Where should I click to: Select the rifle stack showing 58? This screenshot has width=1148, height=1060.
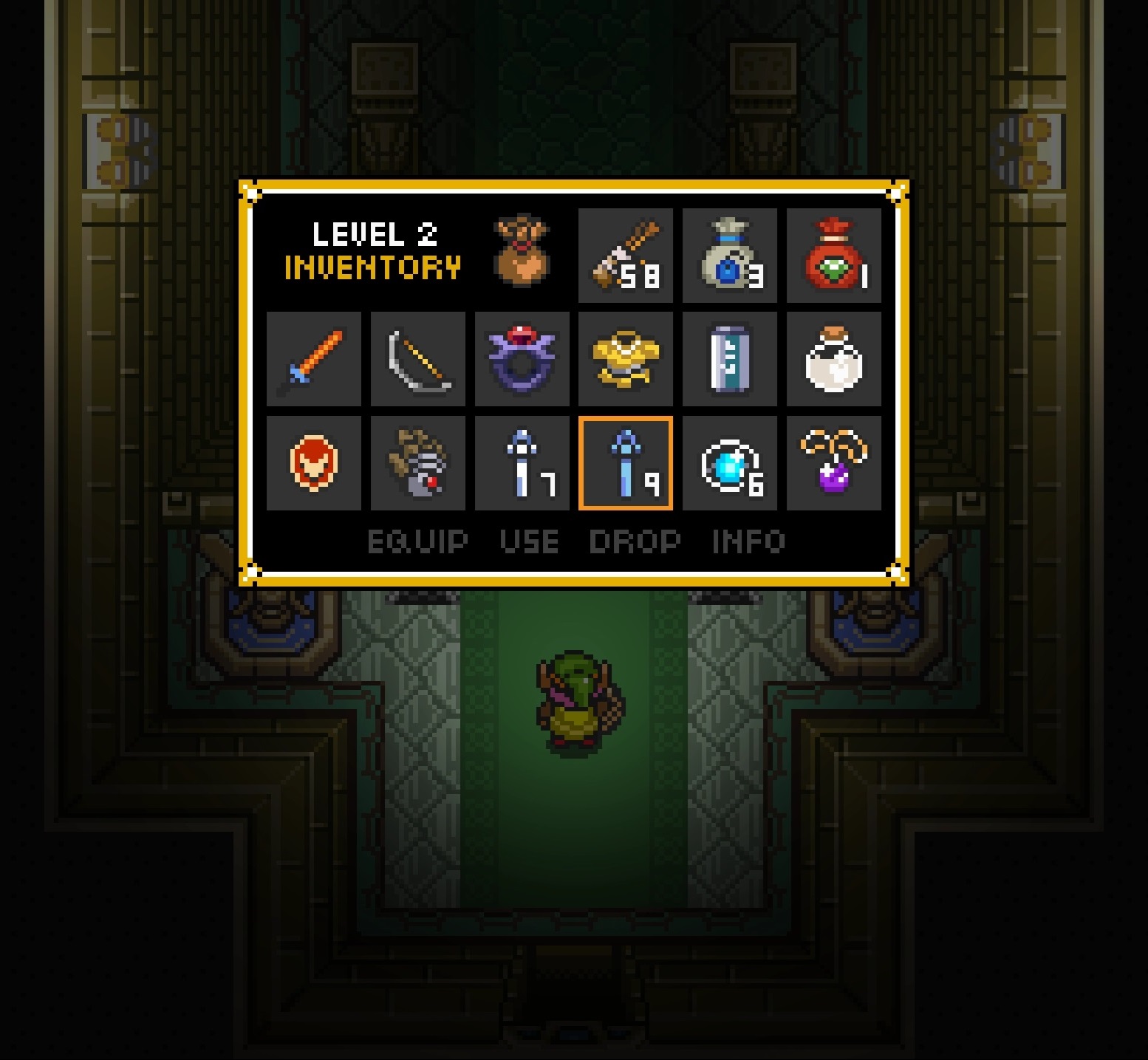click(x=626, y=254)
